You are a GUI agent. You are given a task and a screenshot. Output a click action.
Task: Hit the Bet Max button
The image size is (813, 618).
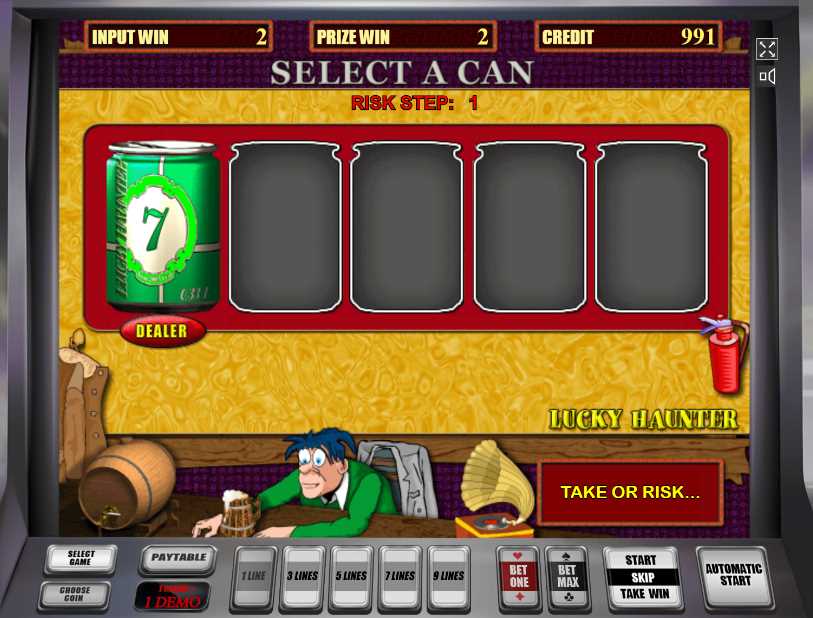tap(568, 577)
